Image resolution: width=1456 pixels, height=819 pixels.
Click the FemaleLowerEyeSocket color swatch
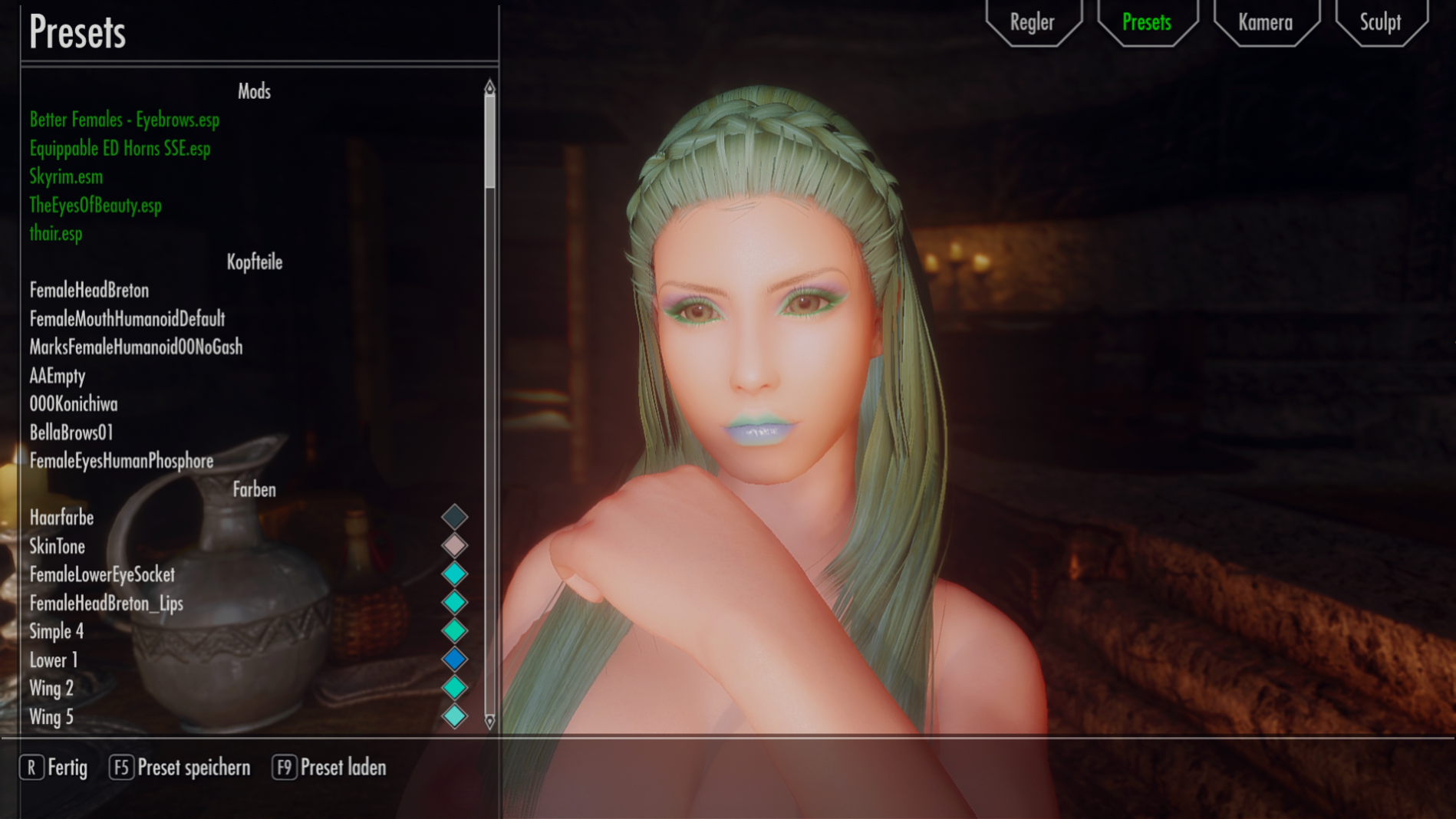(454, 574)
